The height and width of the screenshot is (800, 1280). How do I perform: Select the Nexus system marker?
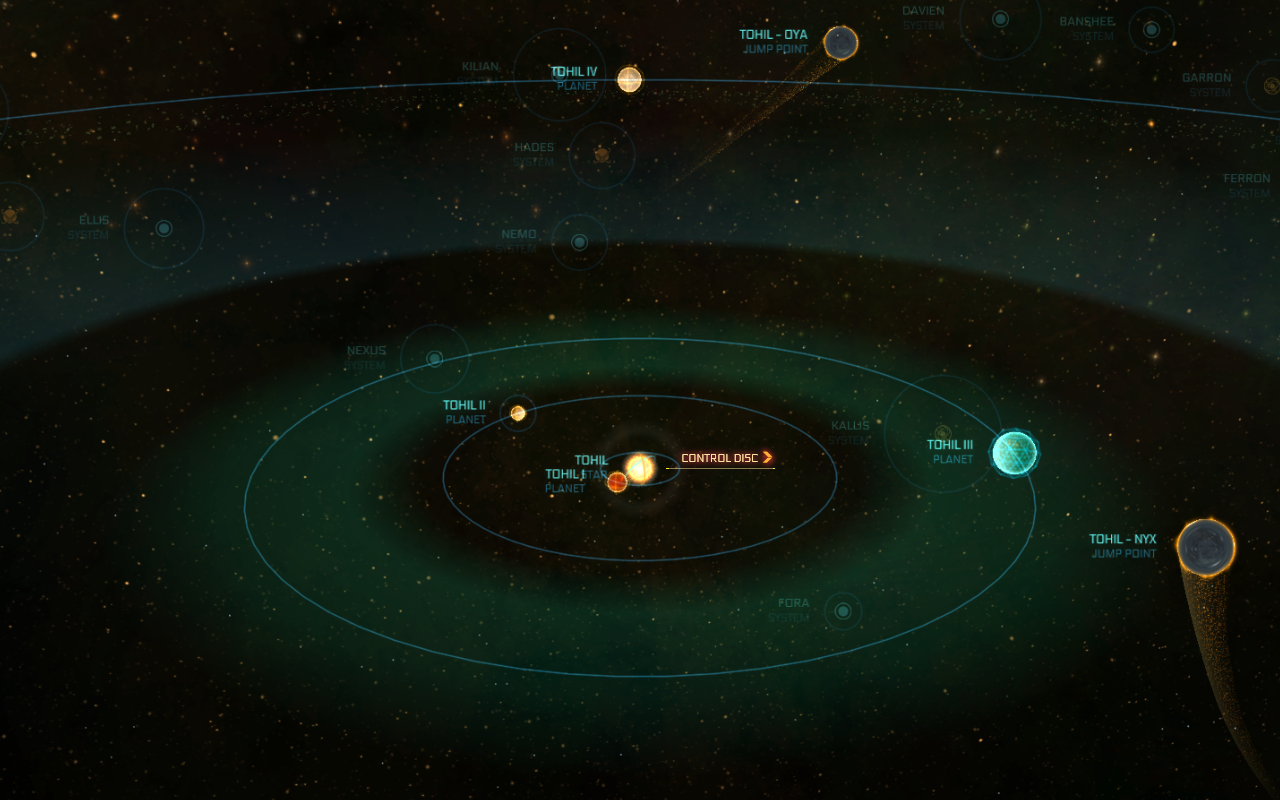[435, 358]
